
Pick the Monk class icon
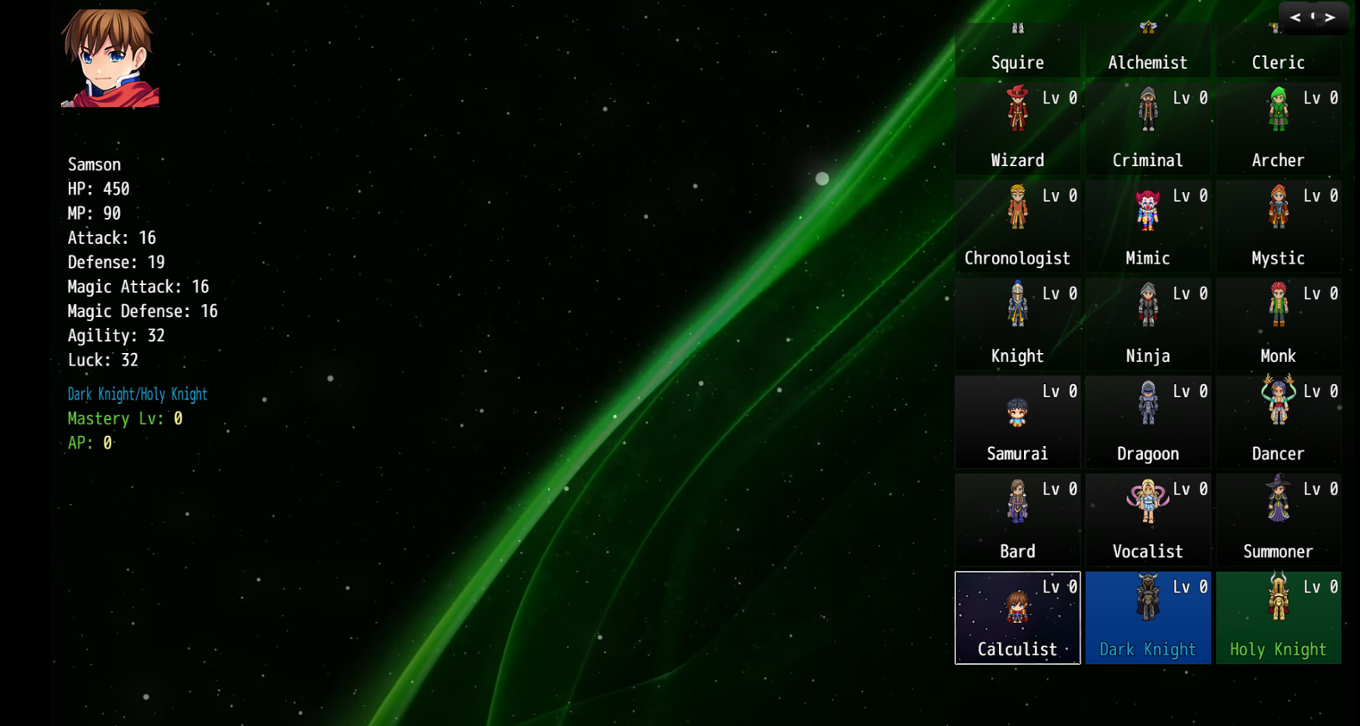[1278, 304]
